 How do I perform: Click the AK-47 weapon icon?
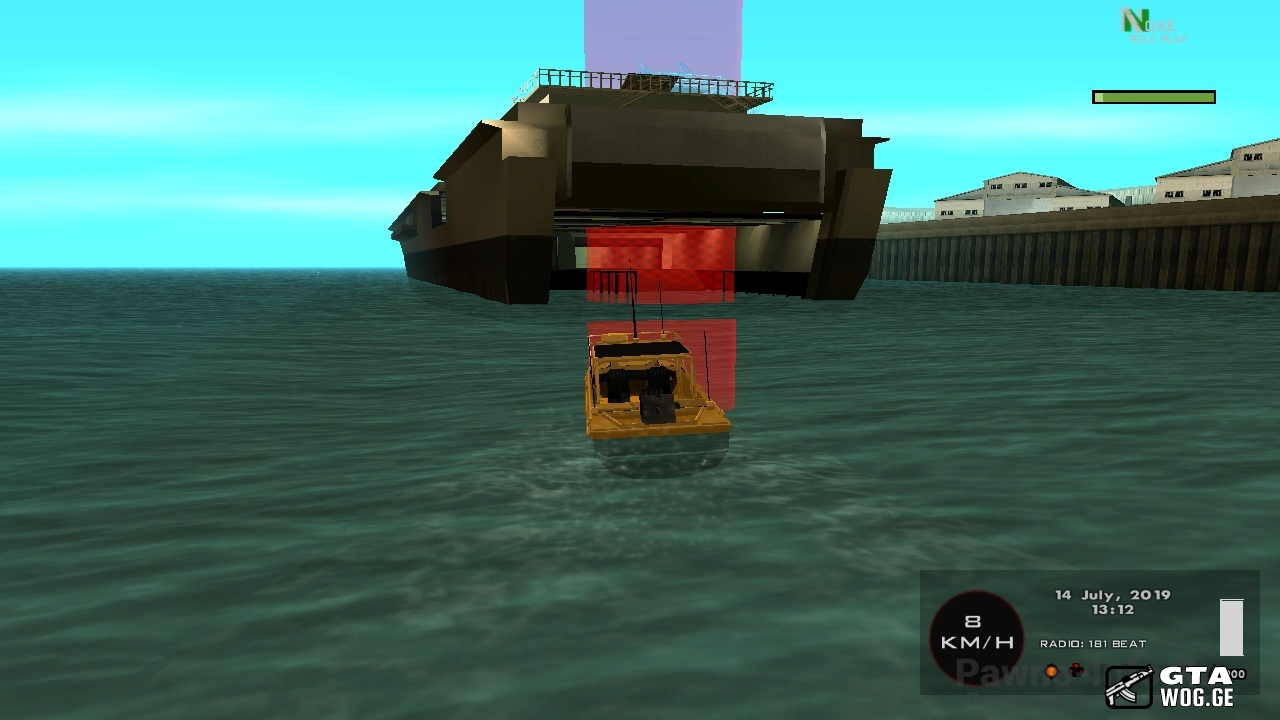pos(1129,688)
